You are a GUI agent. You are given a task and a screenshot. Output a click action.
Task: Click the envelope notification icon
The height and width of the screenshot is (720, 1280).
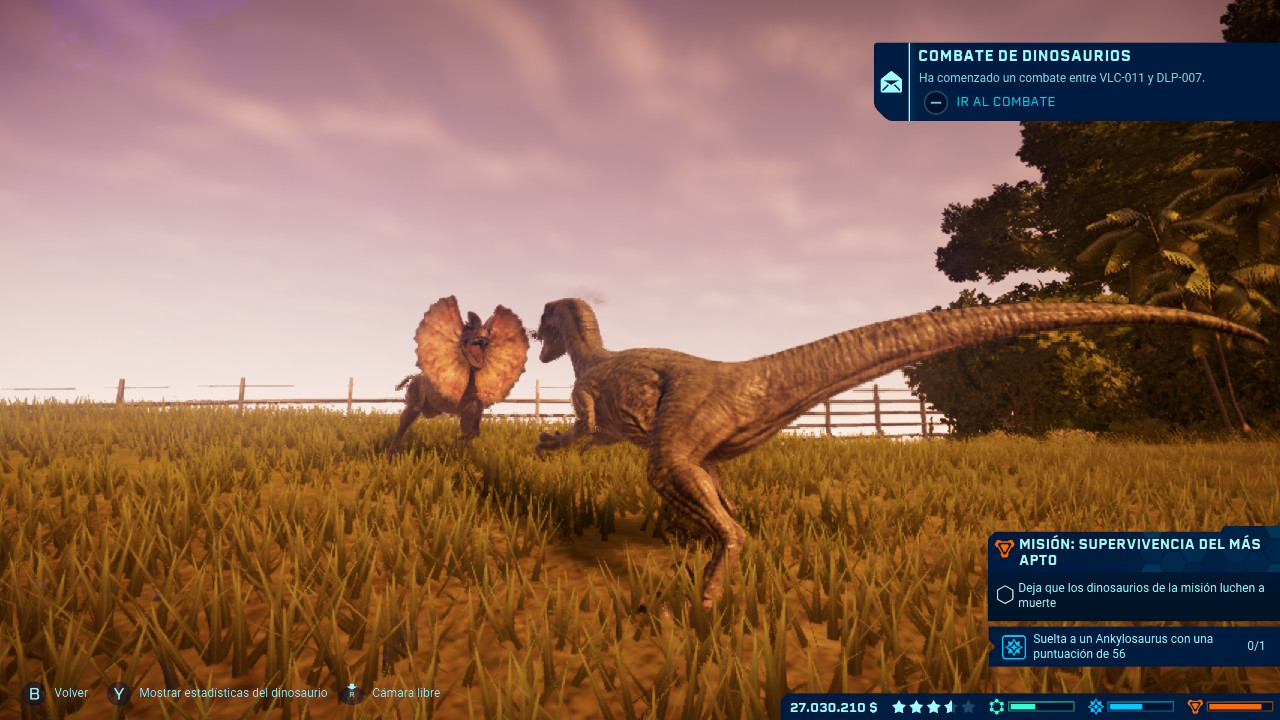pyautogui.click(x=891, y=83)
